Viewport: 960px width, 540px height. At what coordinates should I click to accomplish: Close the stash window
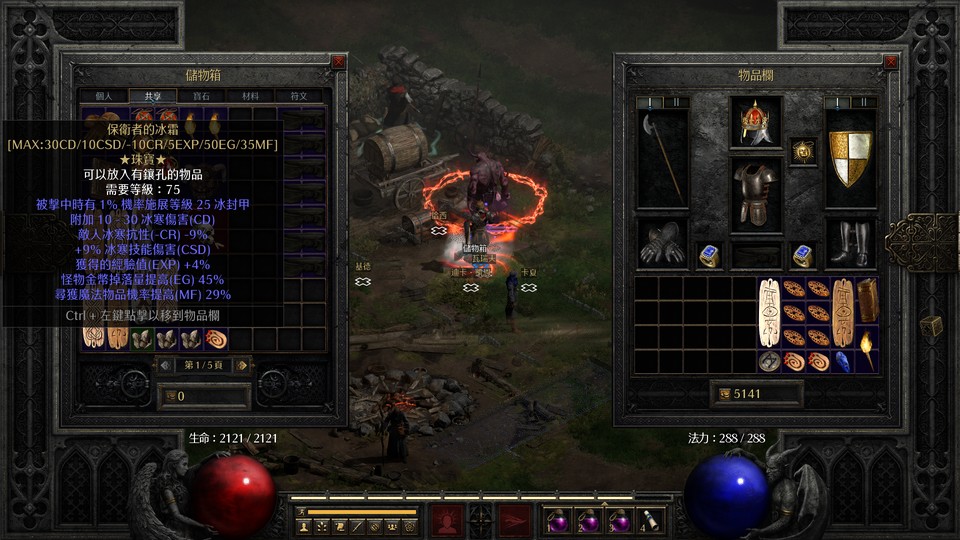(338, 61)
